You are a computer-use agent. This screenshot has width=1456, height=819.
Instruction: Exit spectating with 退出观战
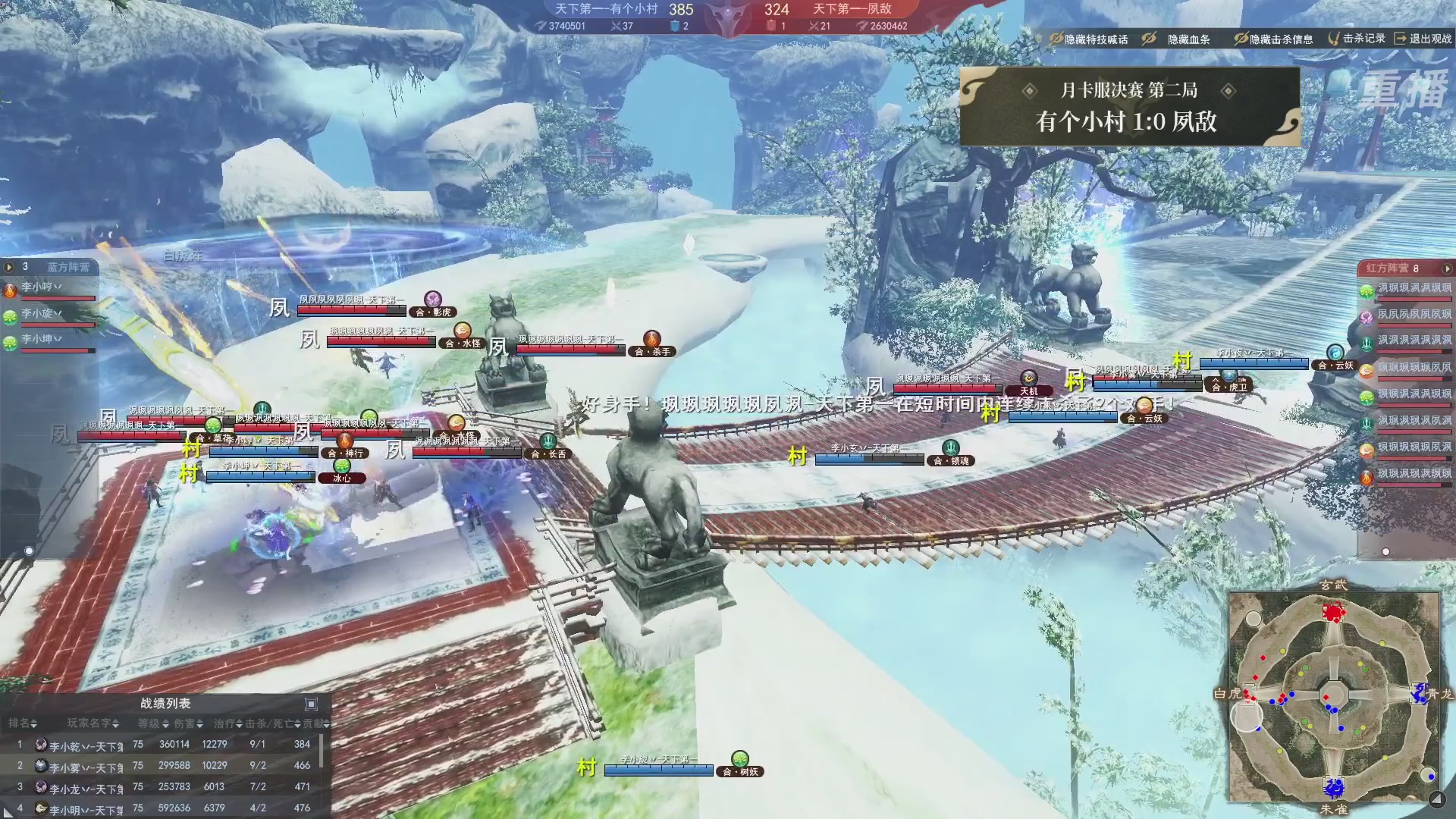point(1423,38)
